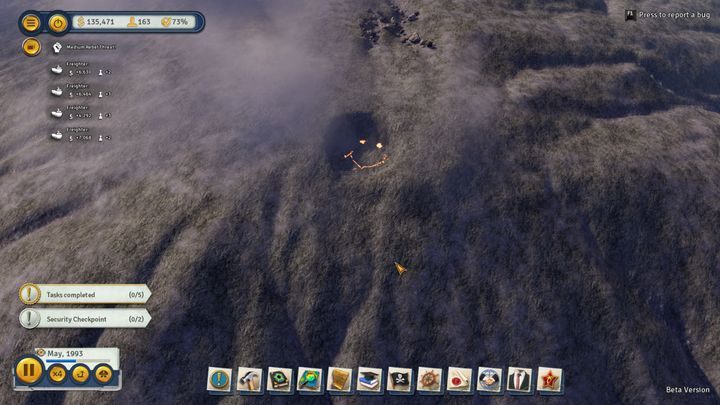Viewport: 720px width, 405px height.
Task: Open the suit and tie toolbar icon
Action: point(520,379)
